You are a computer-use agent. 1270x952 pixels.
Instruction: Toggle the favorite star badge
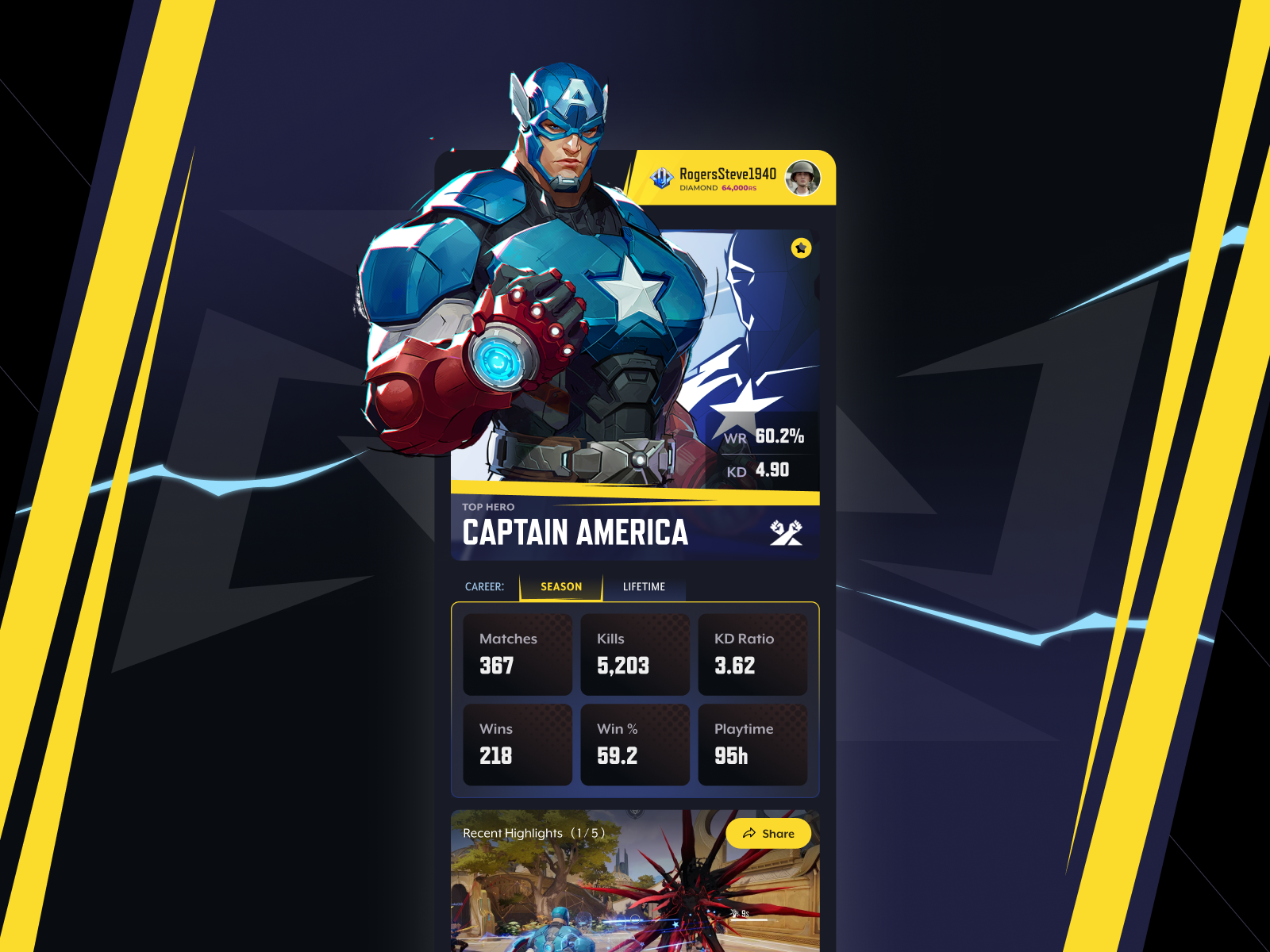[801, 248]
